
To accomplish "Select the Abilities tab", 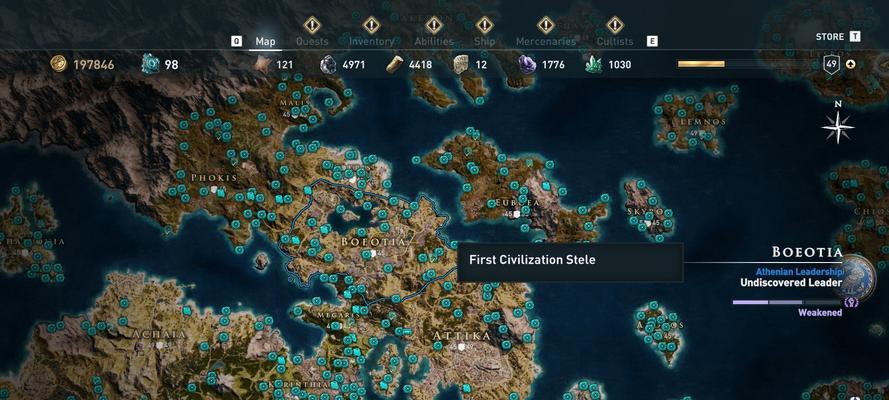I will 433,41.
